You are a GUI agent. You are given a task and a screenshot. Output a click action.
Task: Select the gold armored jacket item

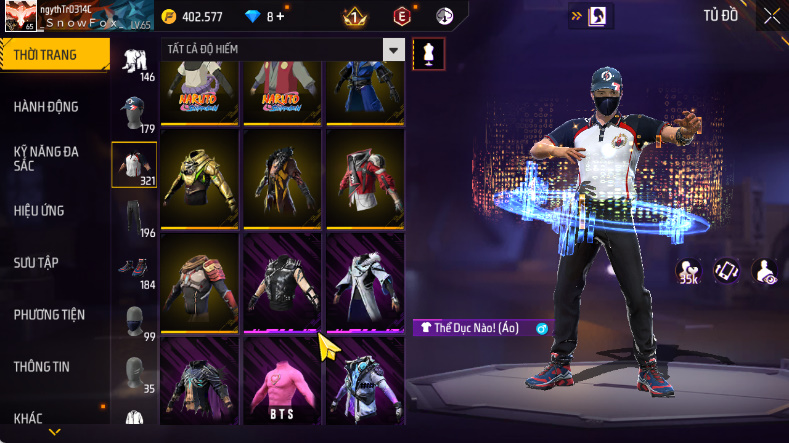[x=198, y=175]
